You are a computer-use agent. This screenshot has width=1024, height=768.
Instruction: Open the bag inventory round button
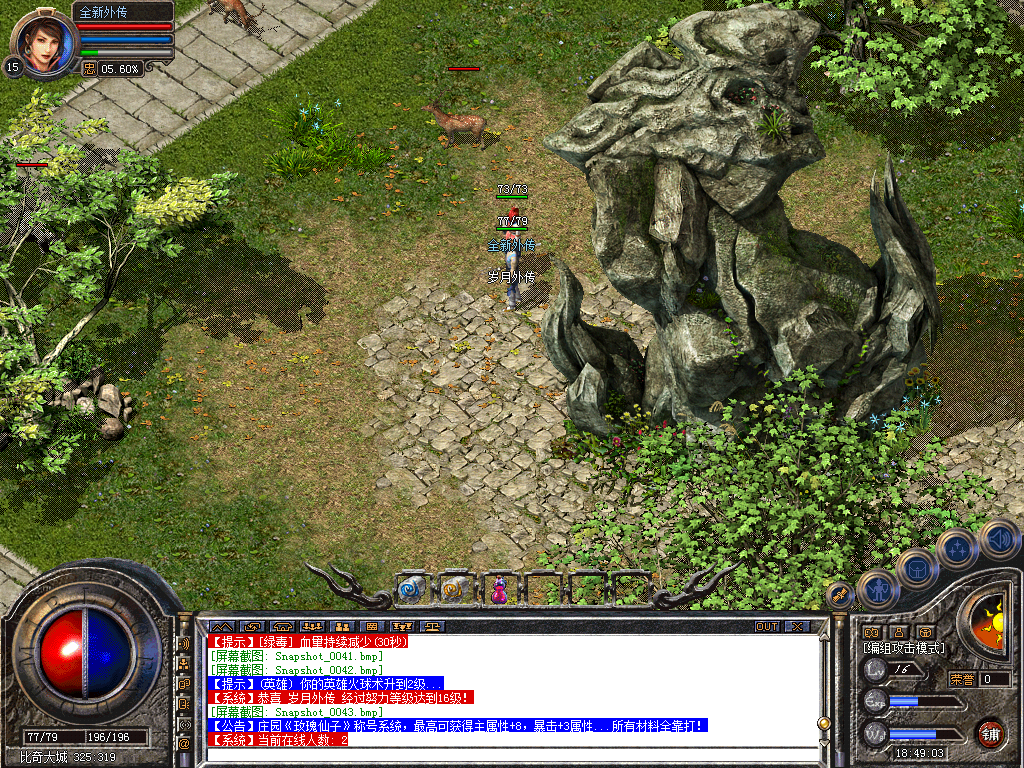click(x=915, y=569)
